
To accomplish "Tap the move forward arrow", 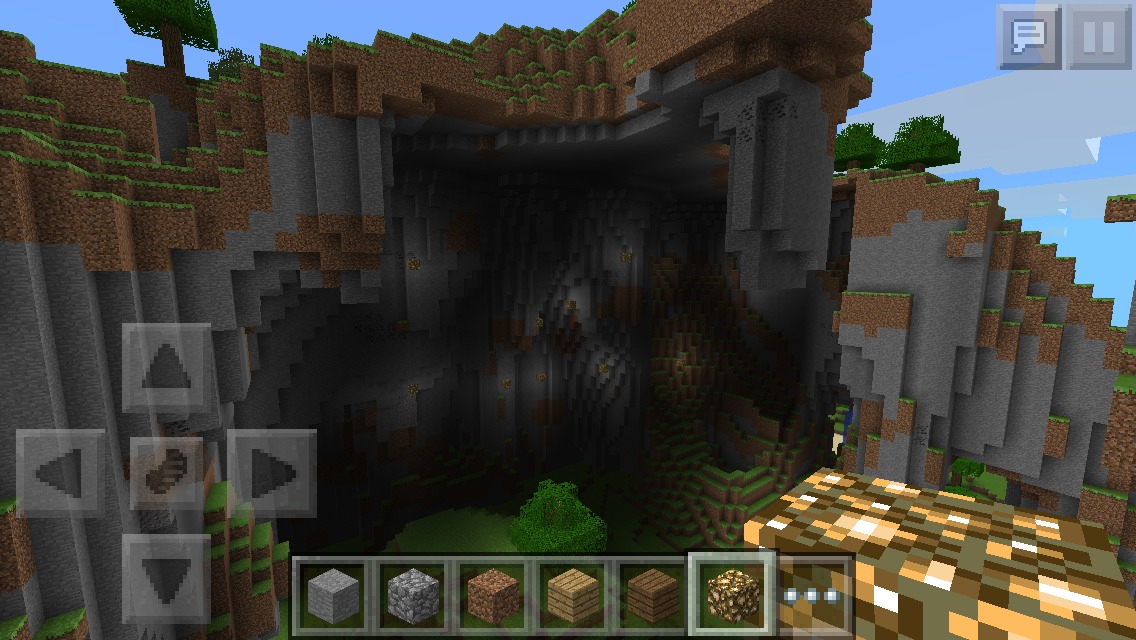I will pyautogui.click(x=166, y=371).
